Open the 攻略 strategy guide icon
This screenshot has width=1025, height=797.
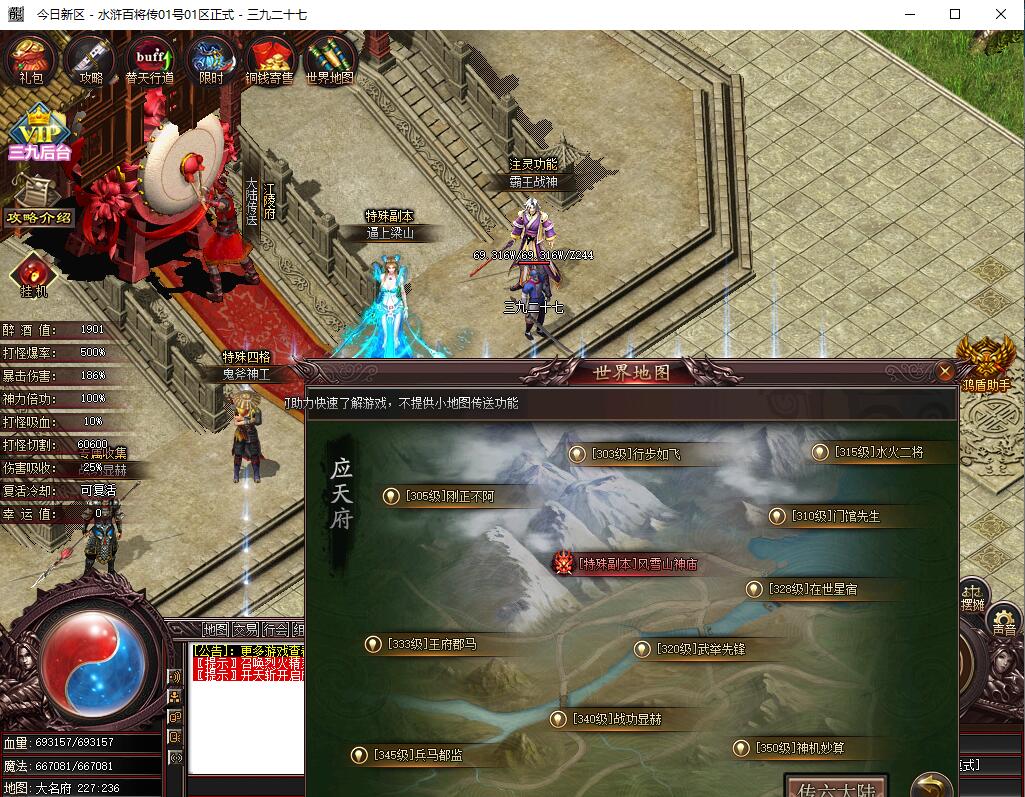[x=90, y=59]
